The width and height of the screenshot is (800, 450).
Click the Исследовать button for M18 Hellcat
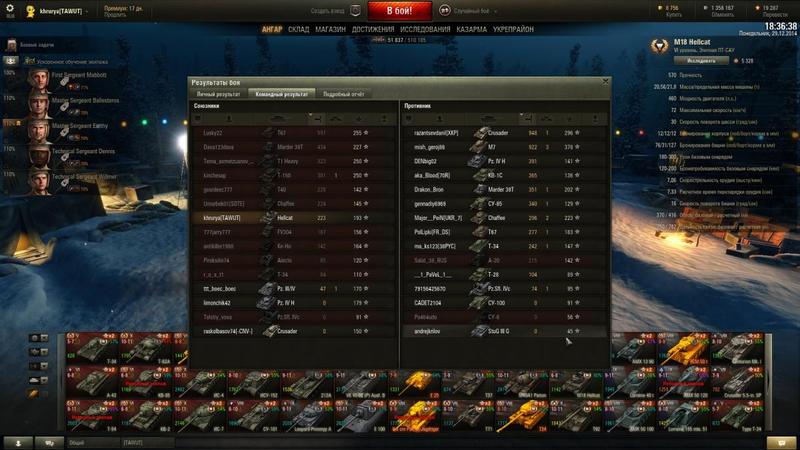(701, 60)
